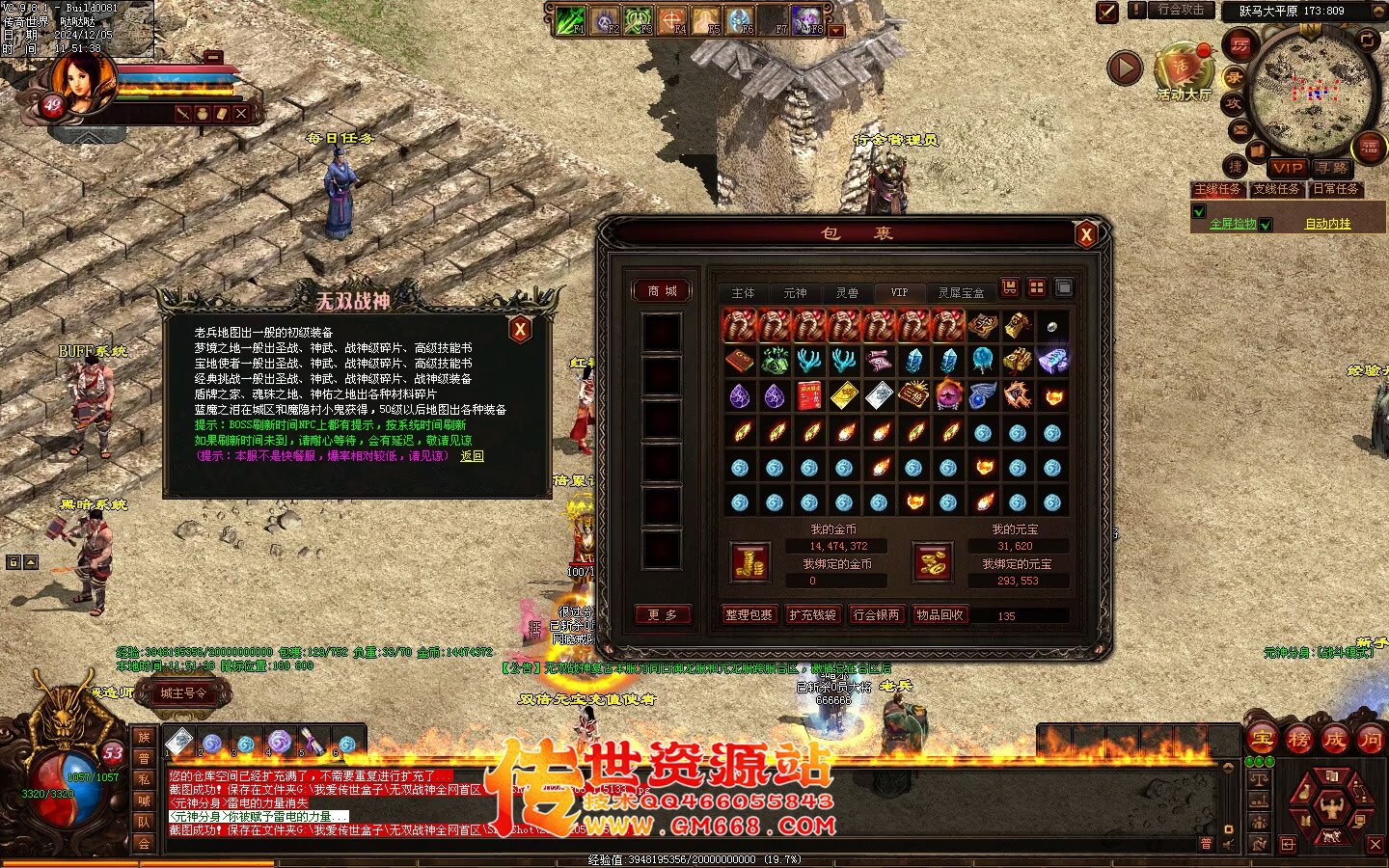1389x868 pixels.
Task: Click the 返回 link in the dialogue
Action: point(472,456)
